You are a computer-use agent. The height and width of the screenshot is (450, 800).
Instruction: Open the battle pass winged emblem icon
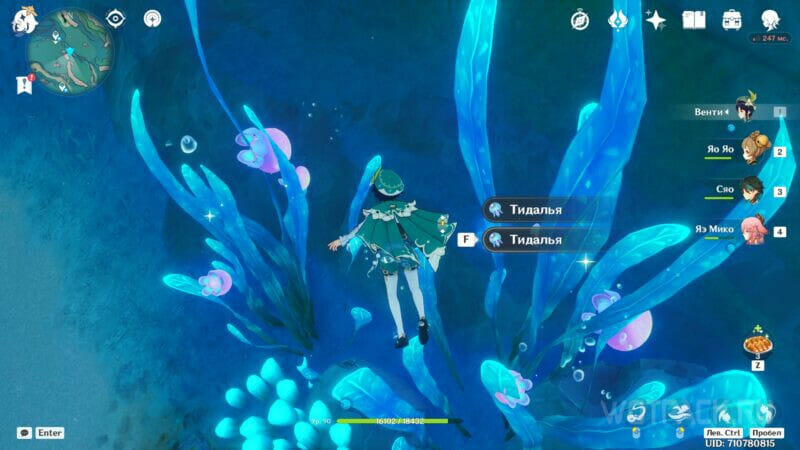click(x=618, y=20)
